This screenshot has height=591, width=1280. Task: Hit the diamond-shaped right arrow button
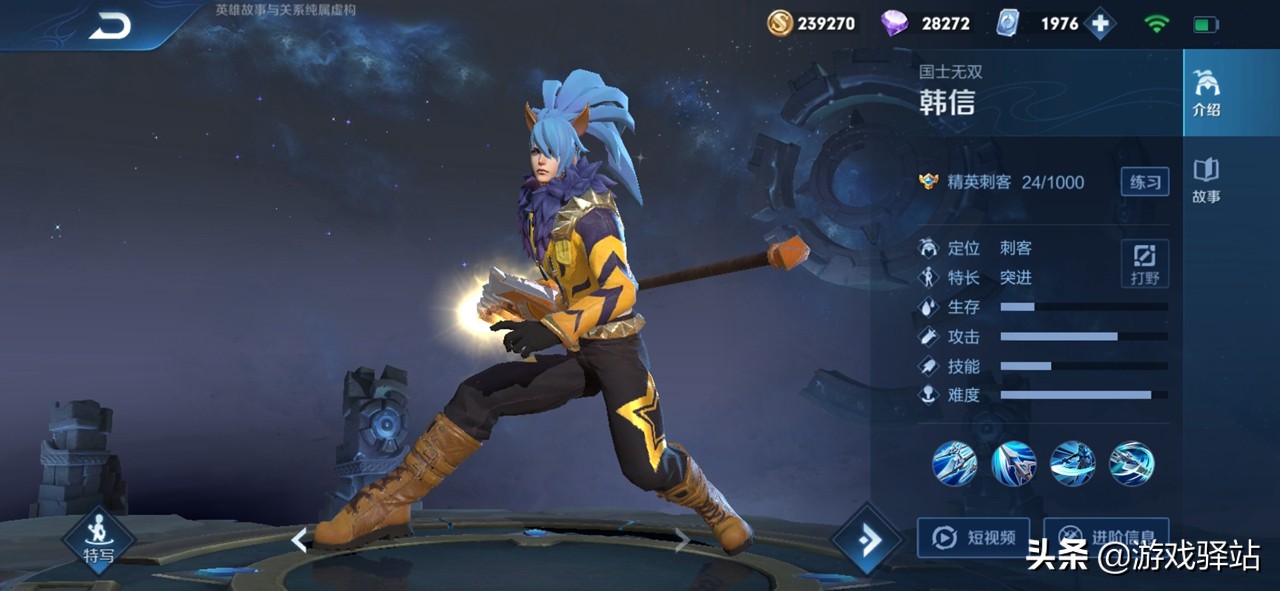tap(866, 540)
